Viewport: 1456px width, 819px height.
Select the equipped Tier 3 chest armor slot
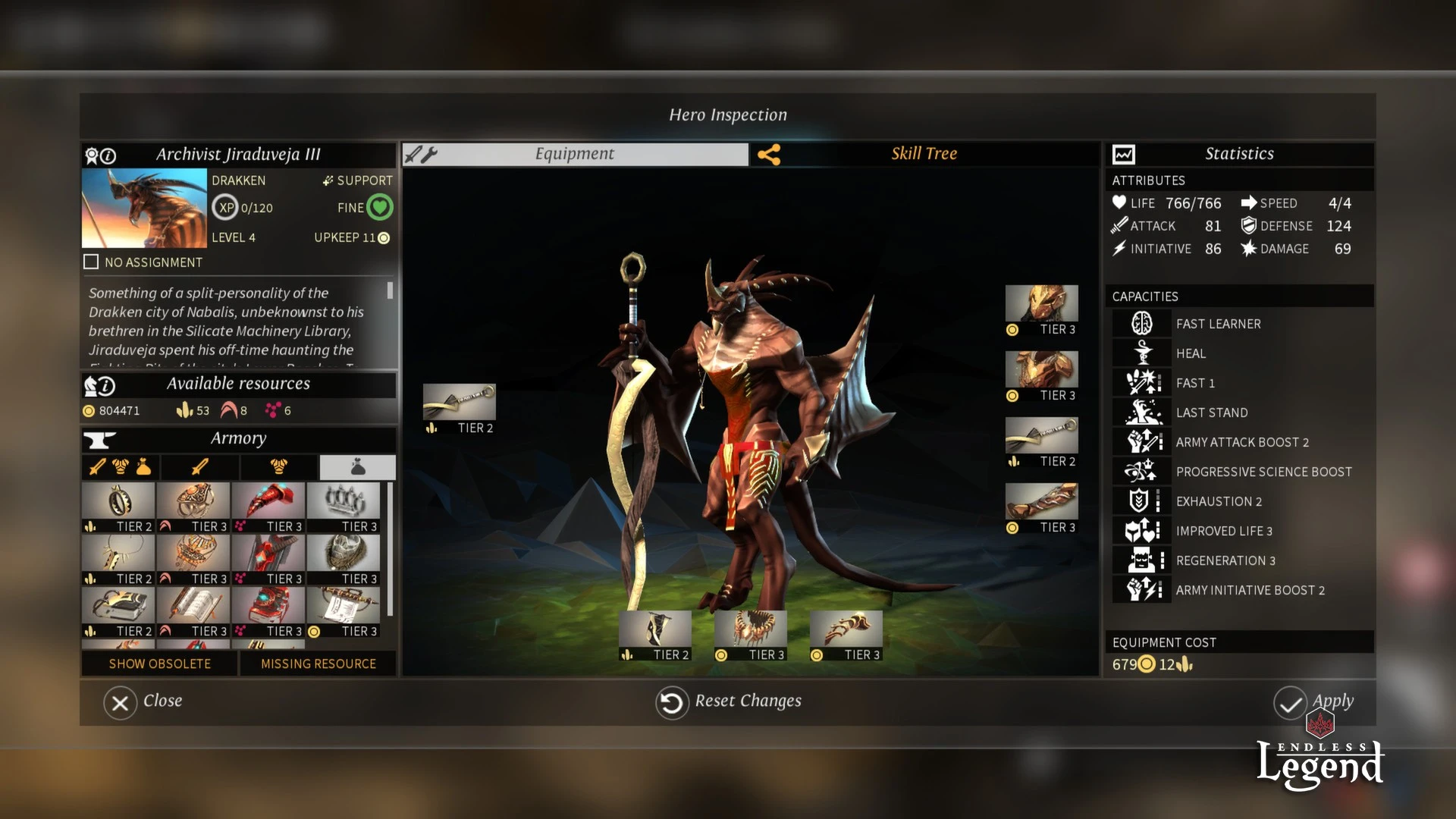[x=1041, y=370]
